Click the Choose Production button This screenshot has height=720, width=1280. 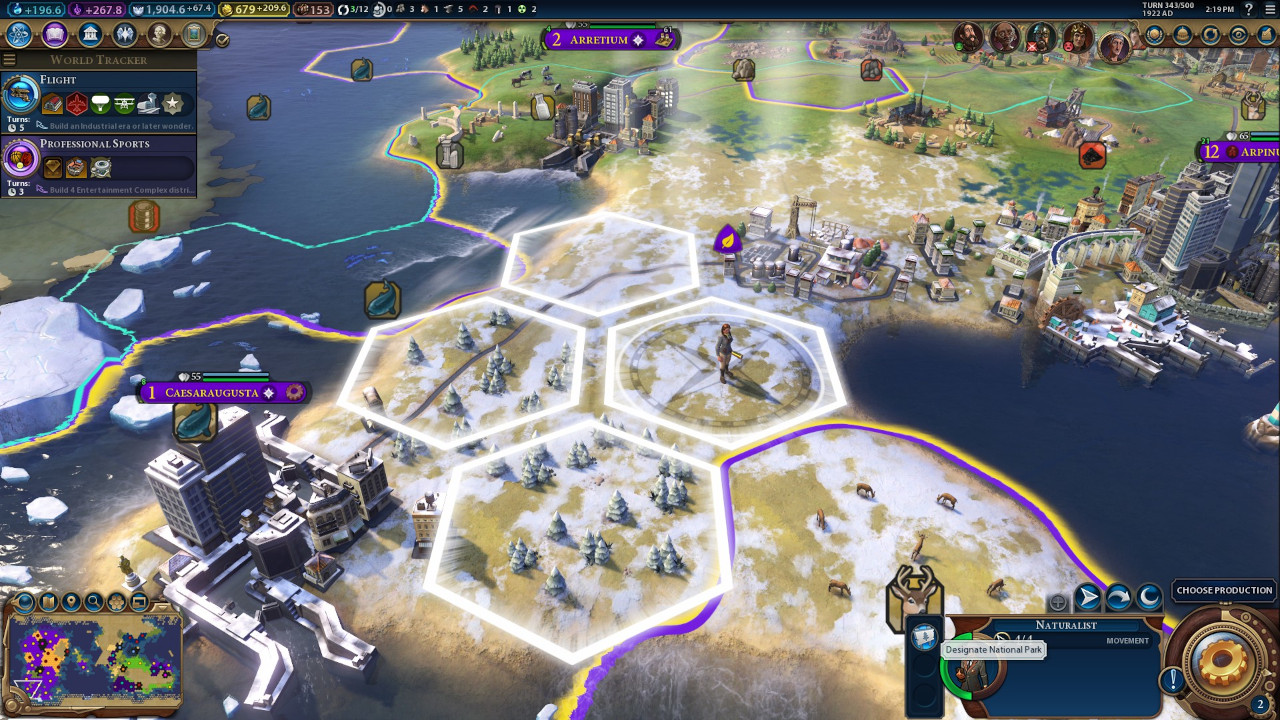(1224, 590)
